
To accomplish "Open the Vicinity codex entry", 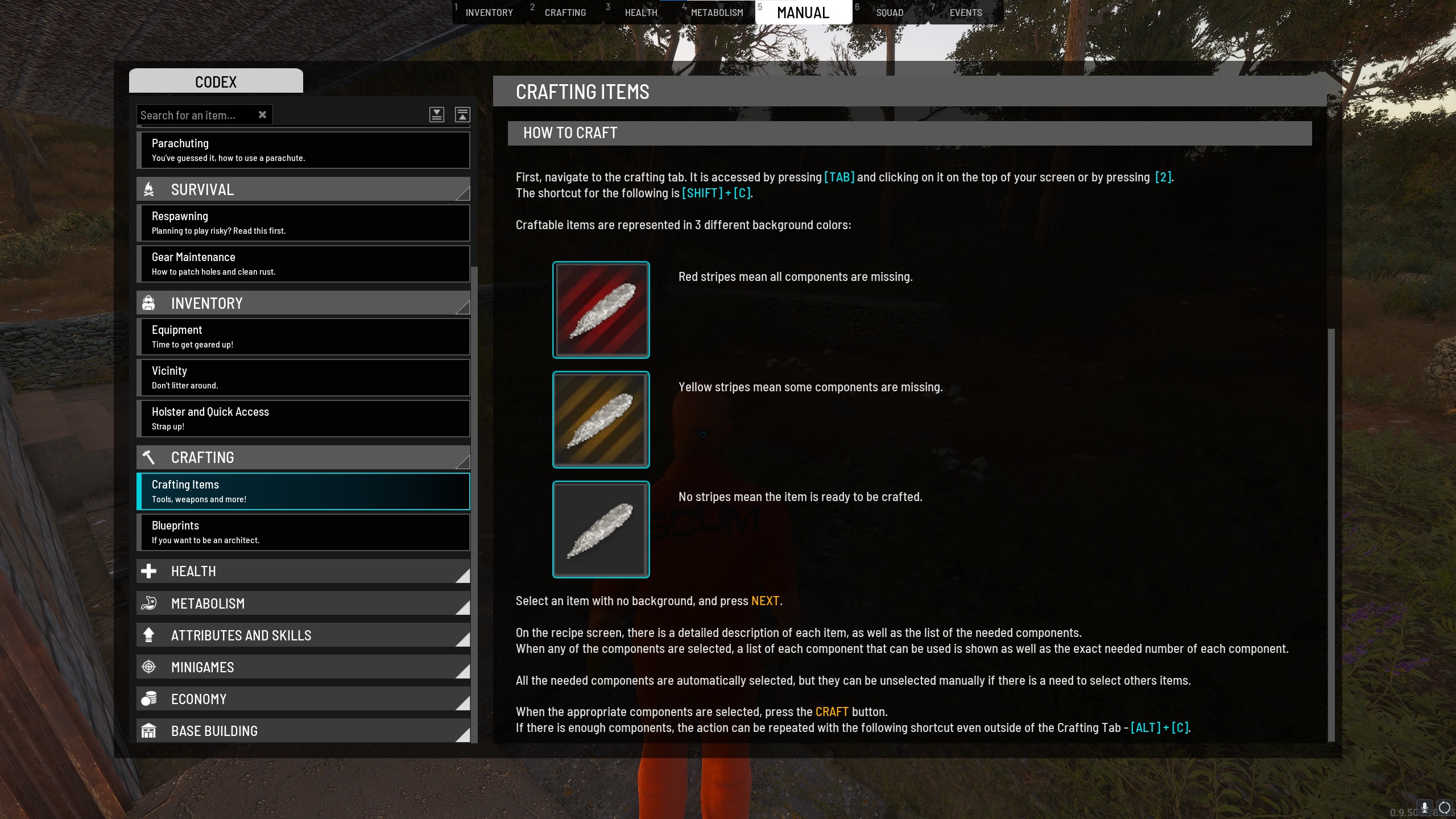I will click(x=303, y=378).
